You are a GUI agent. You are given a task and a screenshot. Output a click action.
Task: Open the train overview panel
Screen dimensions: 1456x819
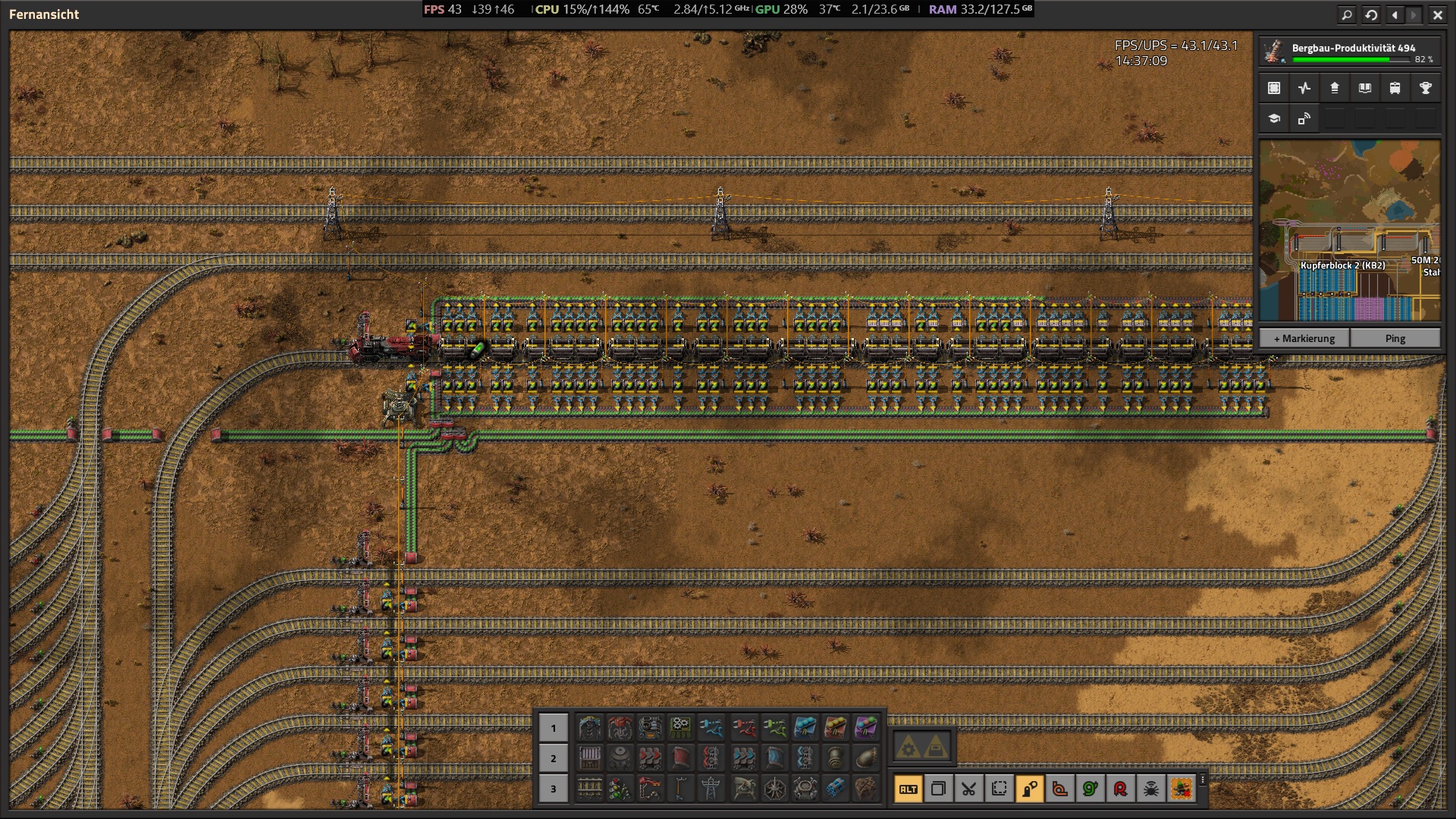coord(1394,87)
